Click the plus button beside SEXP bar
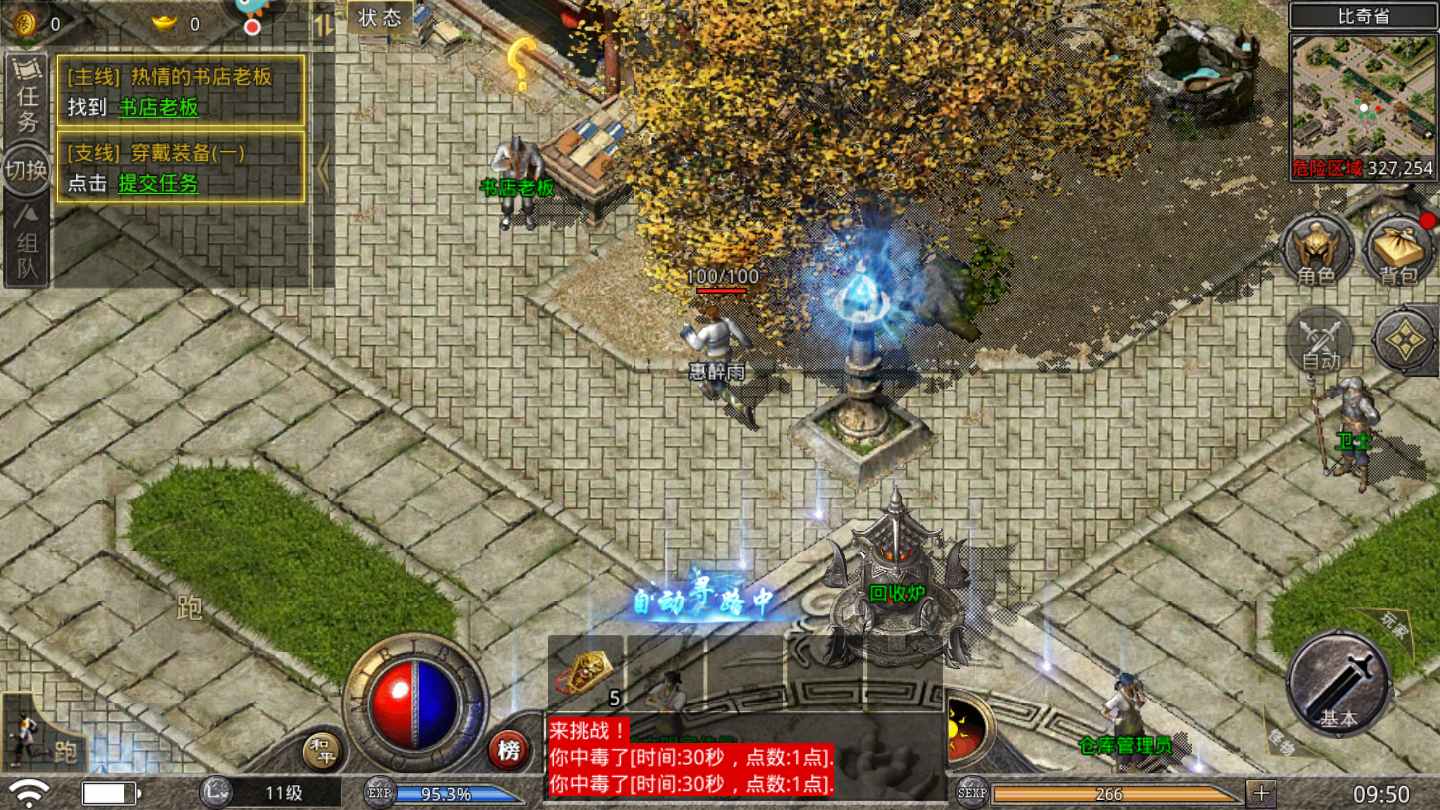Image resolution: width=1440 pixels, height=810 pixels. click(1261, 793)
